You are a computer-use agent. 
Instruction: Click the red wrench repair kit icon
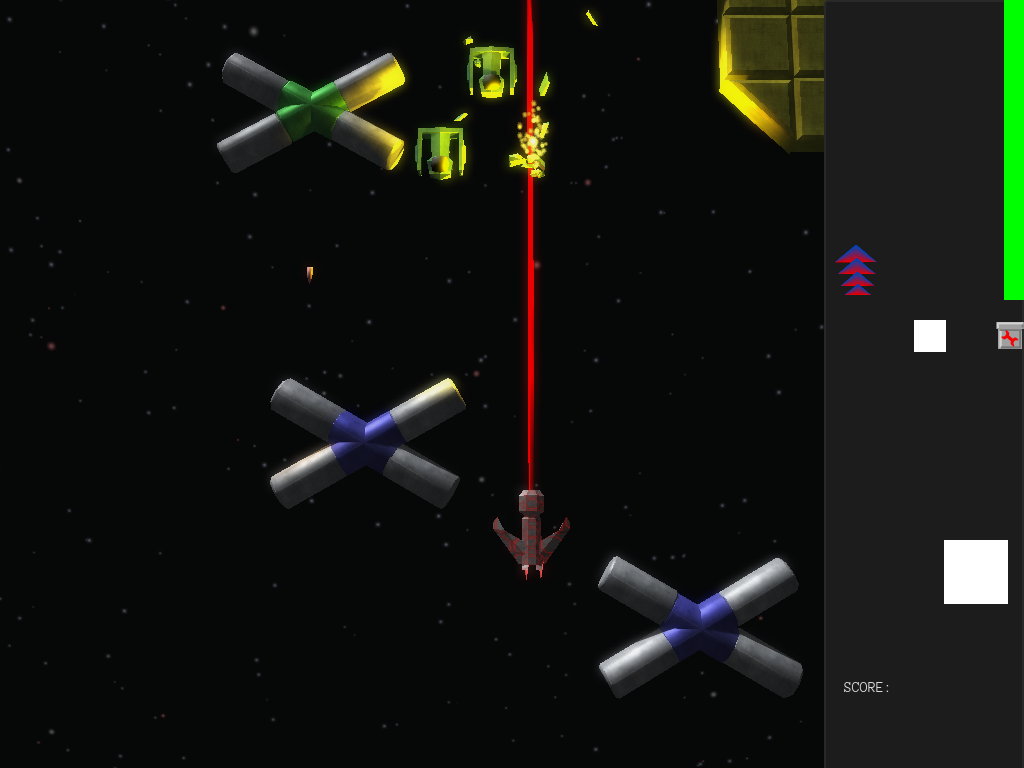point(1010,336)
